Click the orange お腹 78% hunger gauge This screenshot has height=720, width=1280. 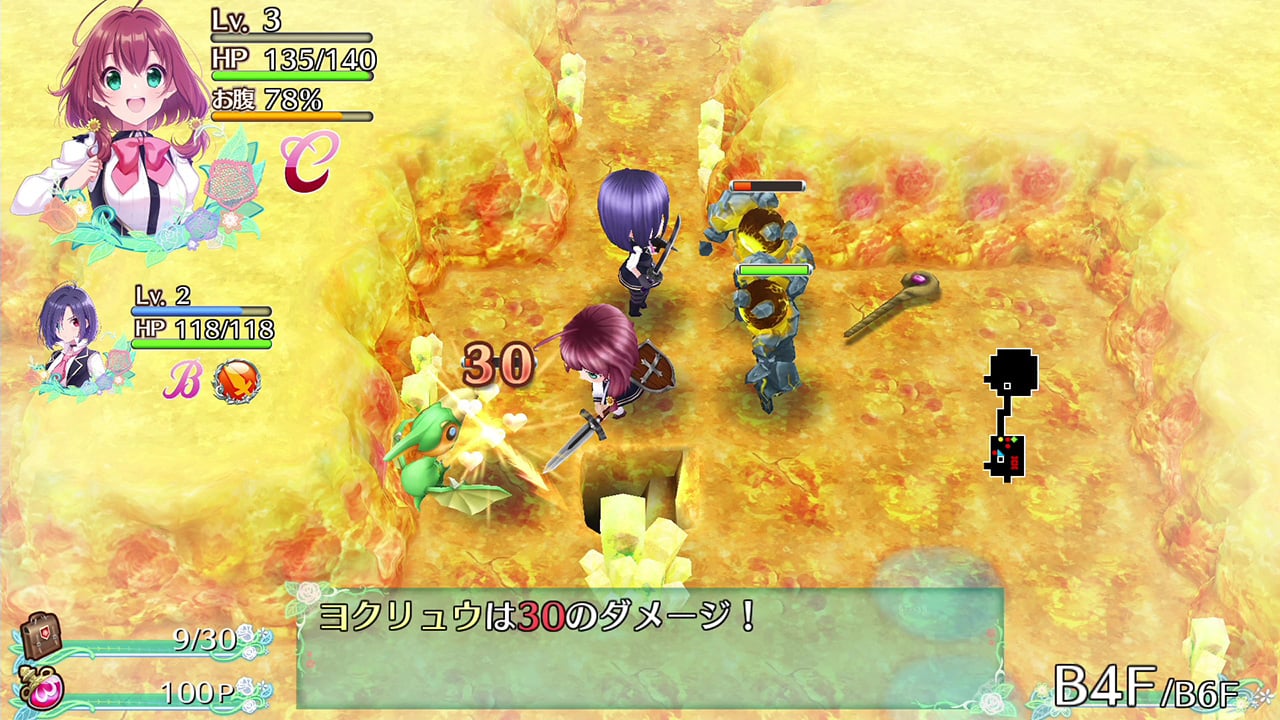pos(287,107)
